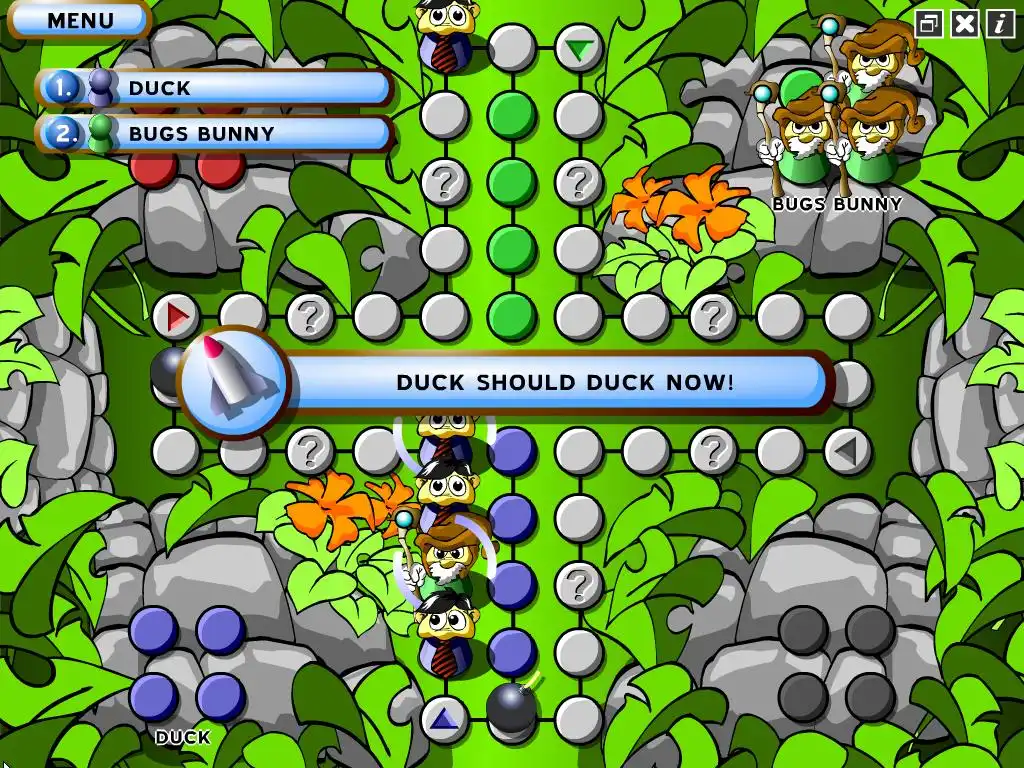This screenshot has width=1024, height=768.
Task: Click the green down-arrow start tile
Action: point(578,48)
